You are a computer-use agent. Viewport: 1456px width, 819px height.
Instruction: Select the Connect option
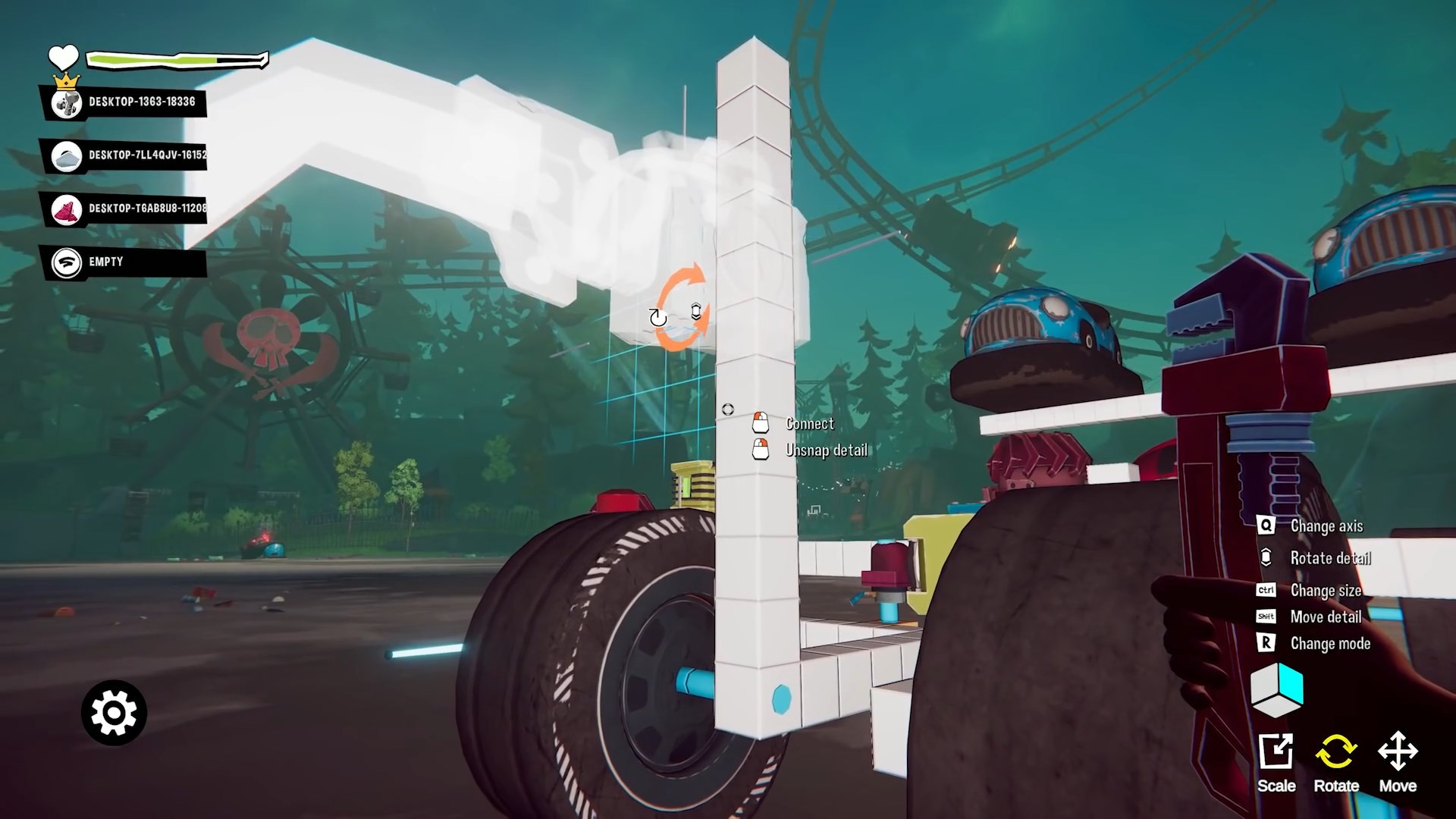point(809,424)
